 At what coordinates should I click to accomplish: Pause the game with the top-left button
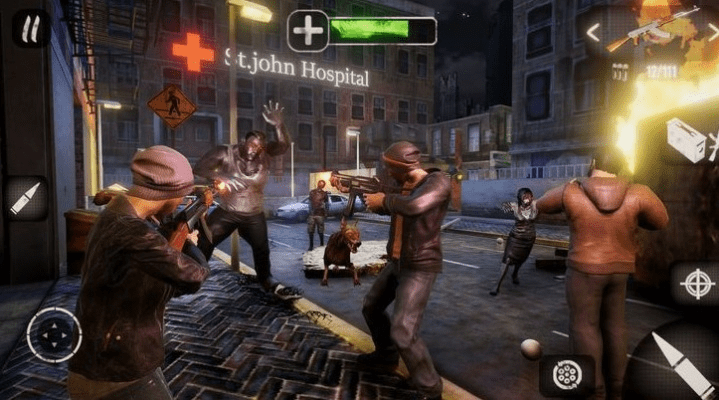coord(31,28)
